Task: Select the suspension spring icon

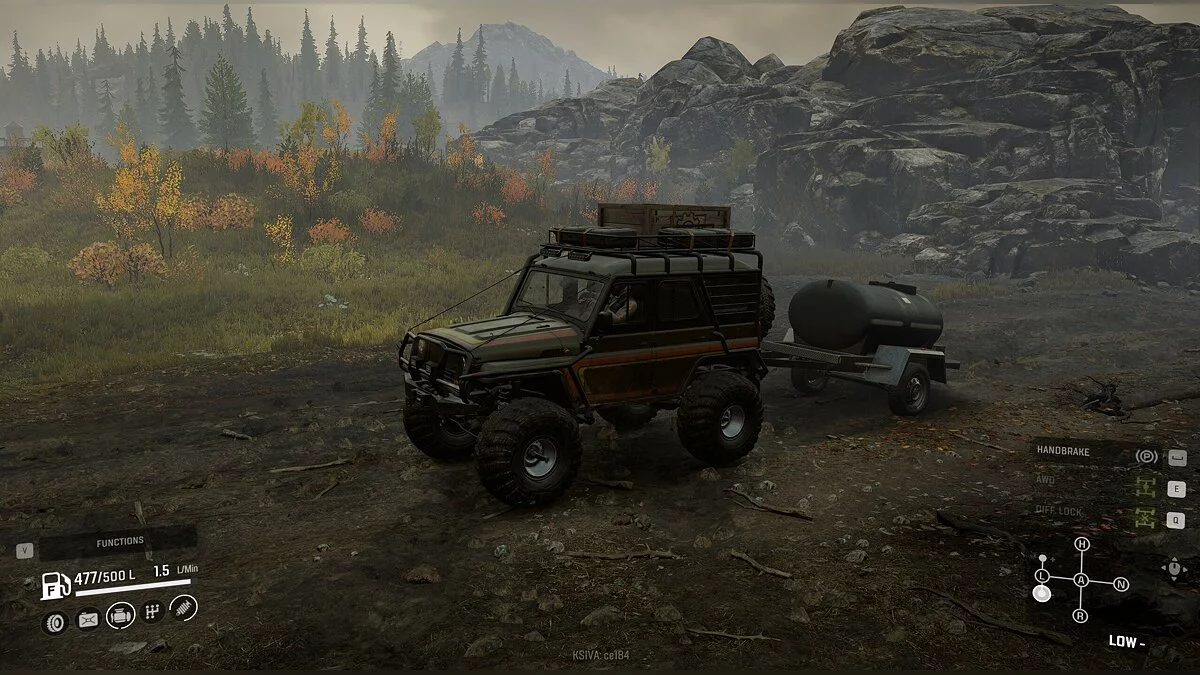Action: point(184,607)
